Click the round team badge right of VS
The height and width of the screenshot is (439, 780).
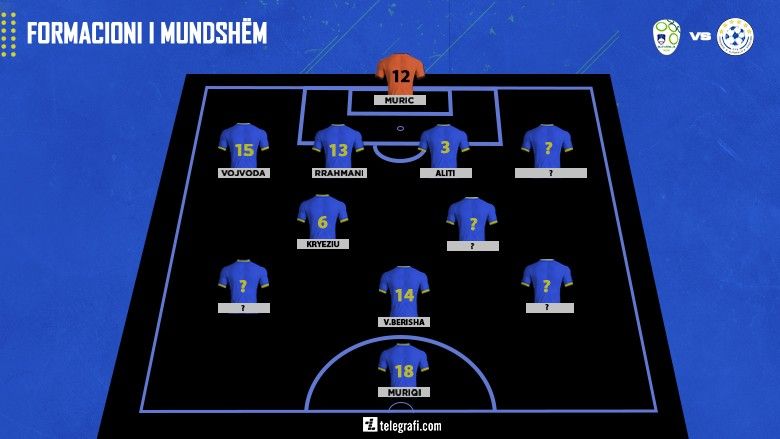[735, 35]
